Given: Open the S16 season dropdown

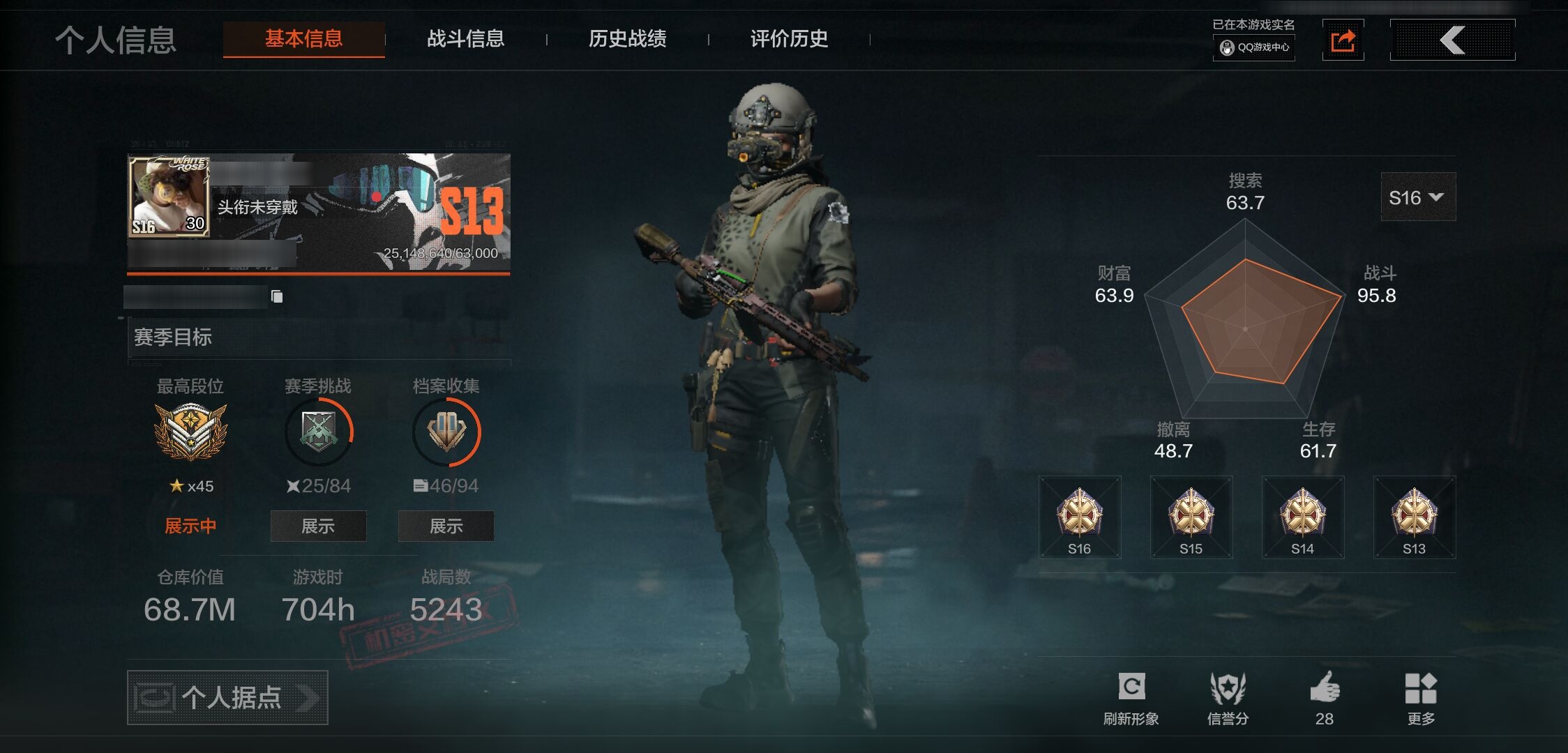Looking at the screenshot, I should [x=1417, y=197].
